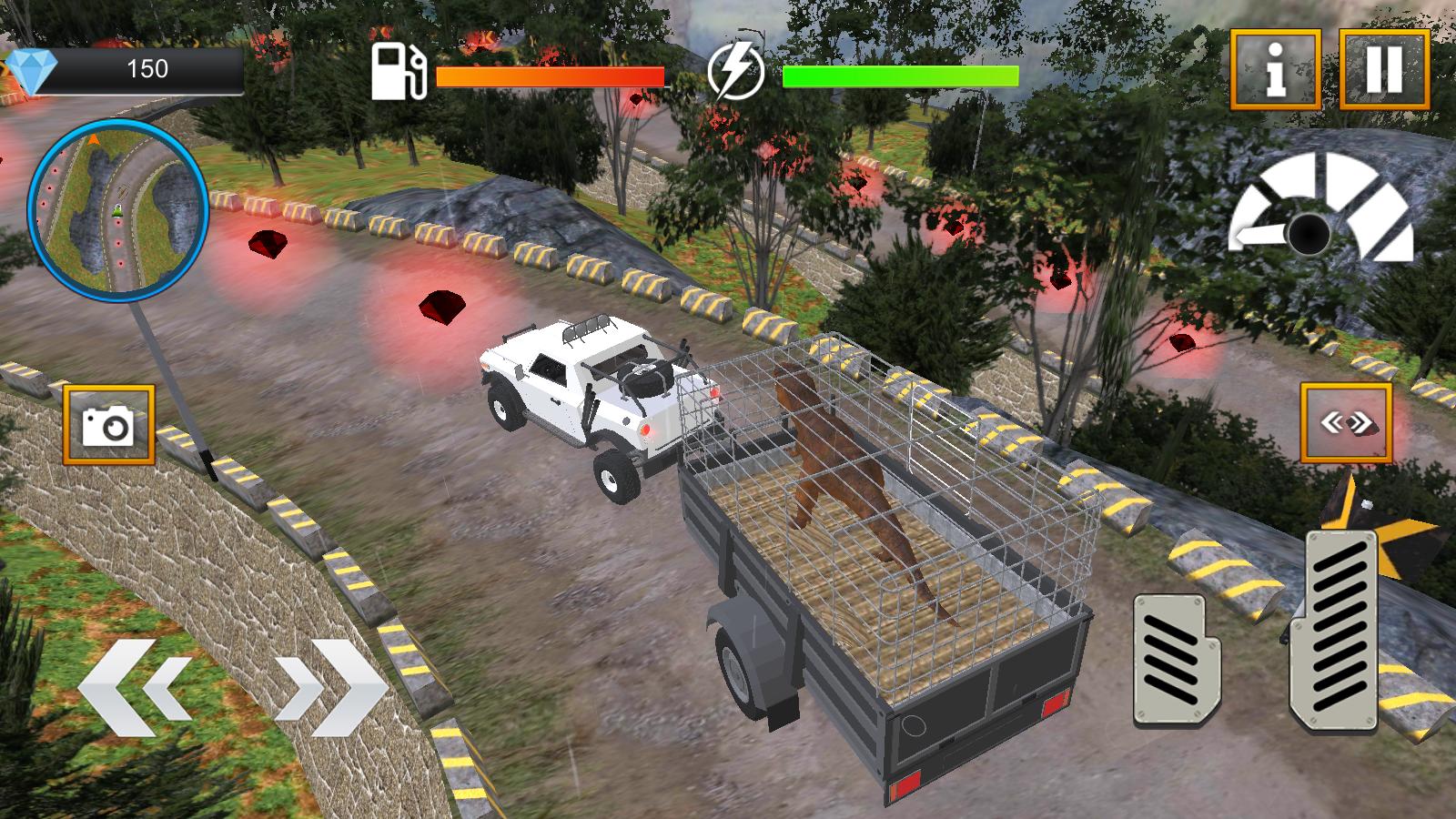Steer left with the left chevron arrow

tap(135, 688)
